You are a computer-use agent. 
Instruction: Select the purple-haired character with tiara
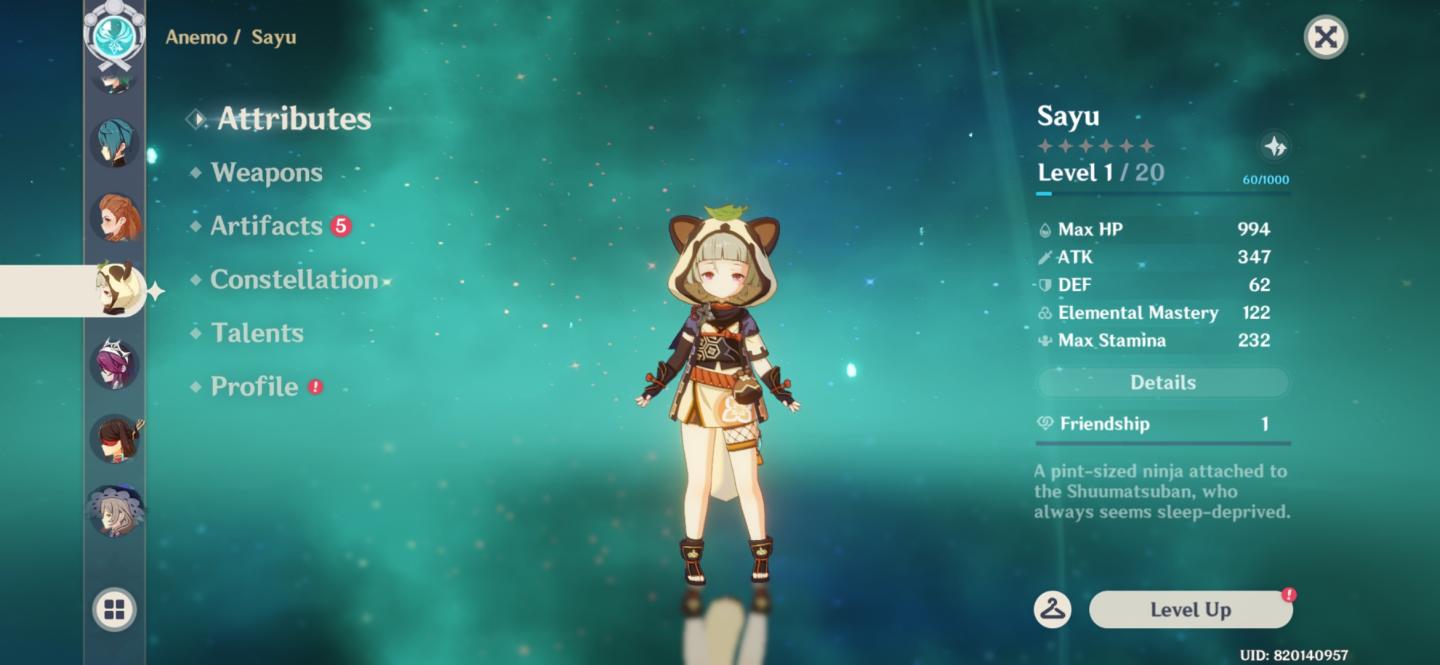[x=115, y=363]
